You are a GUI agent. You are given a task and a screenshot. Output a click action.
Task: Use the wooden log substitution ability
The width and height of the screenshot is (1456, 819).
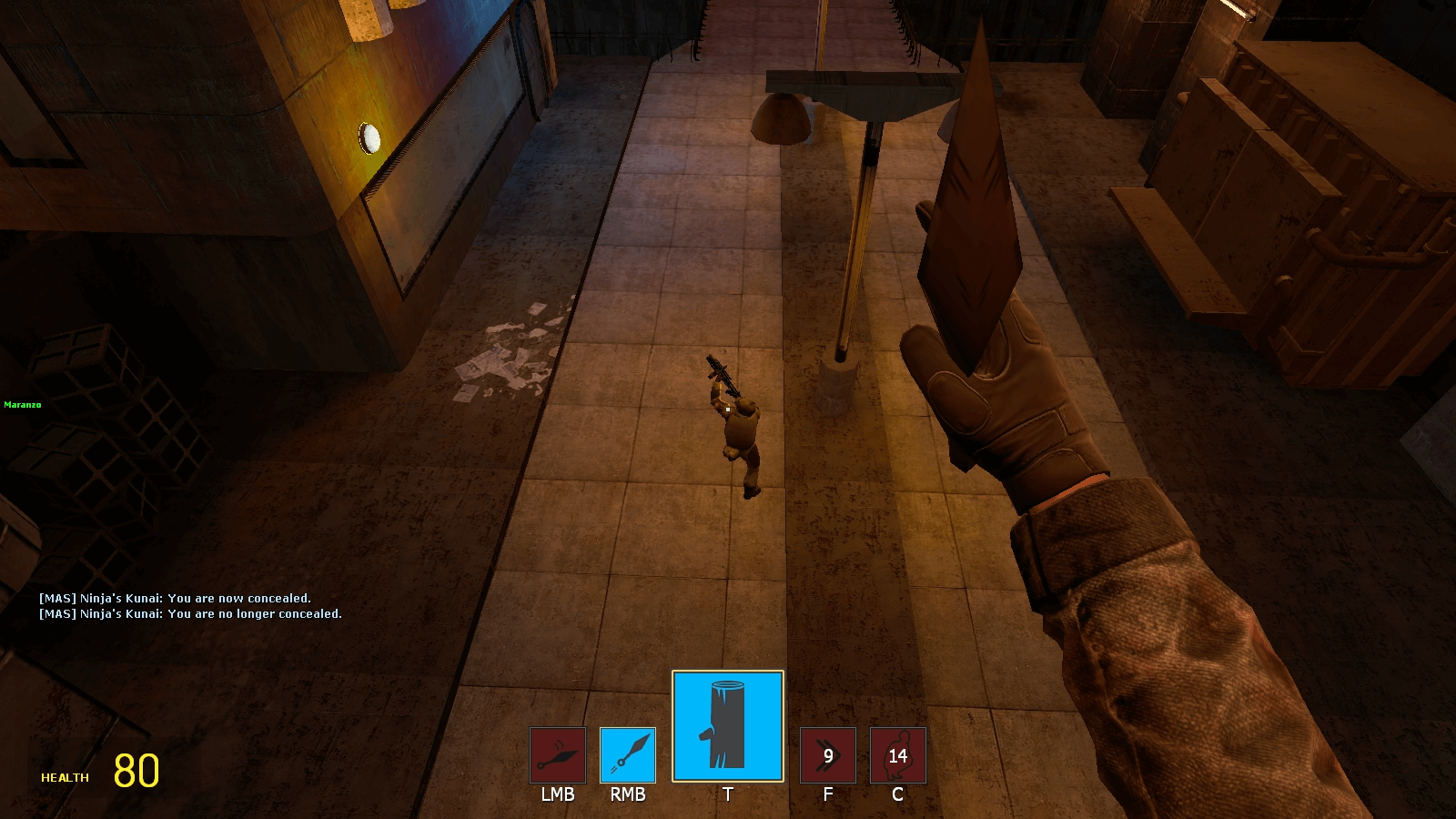click(x=728, y=726)
